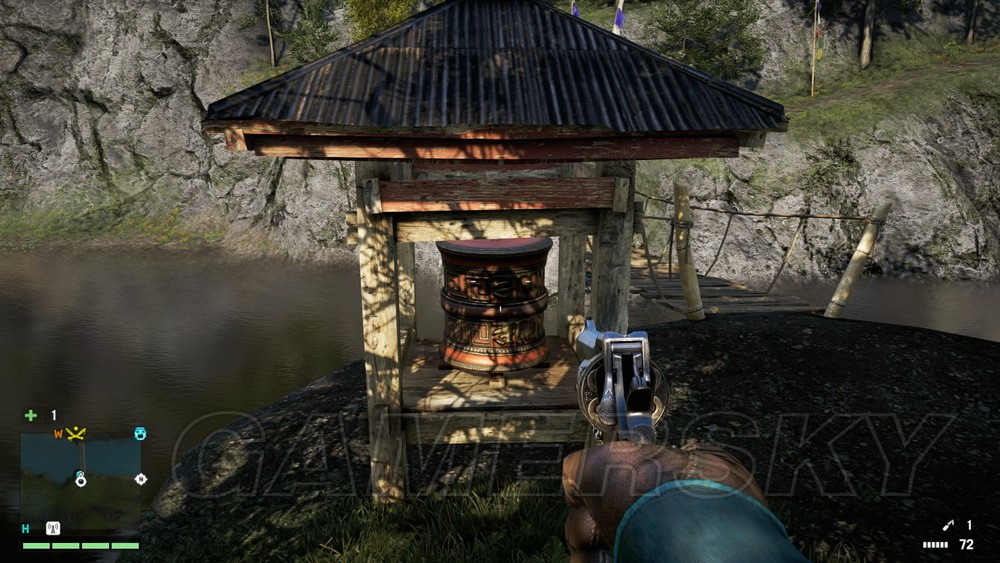Click the white player position marker
The width and height of the screenshot is (1000, 563).
(x=80, y=479)
